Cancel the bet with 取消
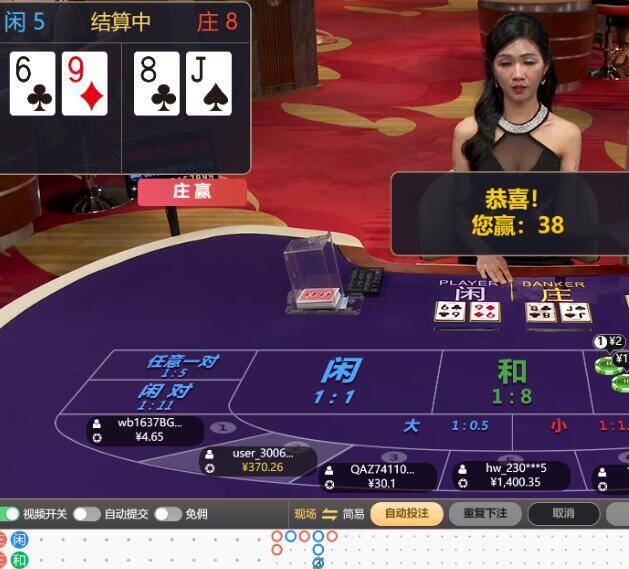 (x=563, y=514)
